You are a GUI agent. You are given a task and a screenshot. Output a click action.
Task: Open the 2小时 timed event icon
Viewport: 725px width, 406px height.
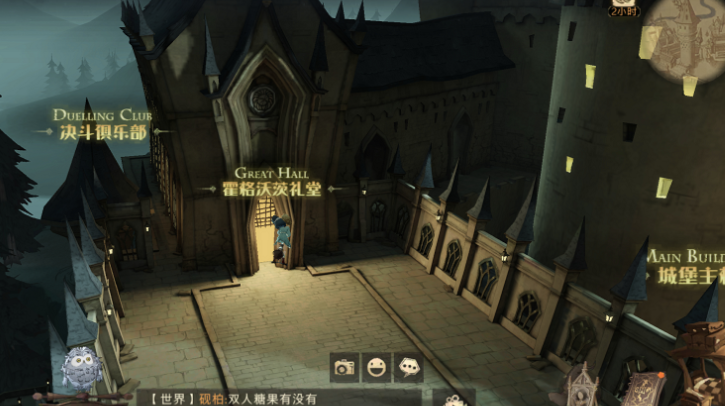[x=625, y=8]
